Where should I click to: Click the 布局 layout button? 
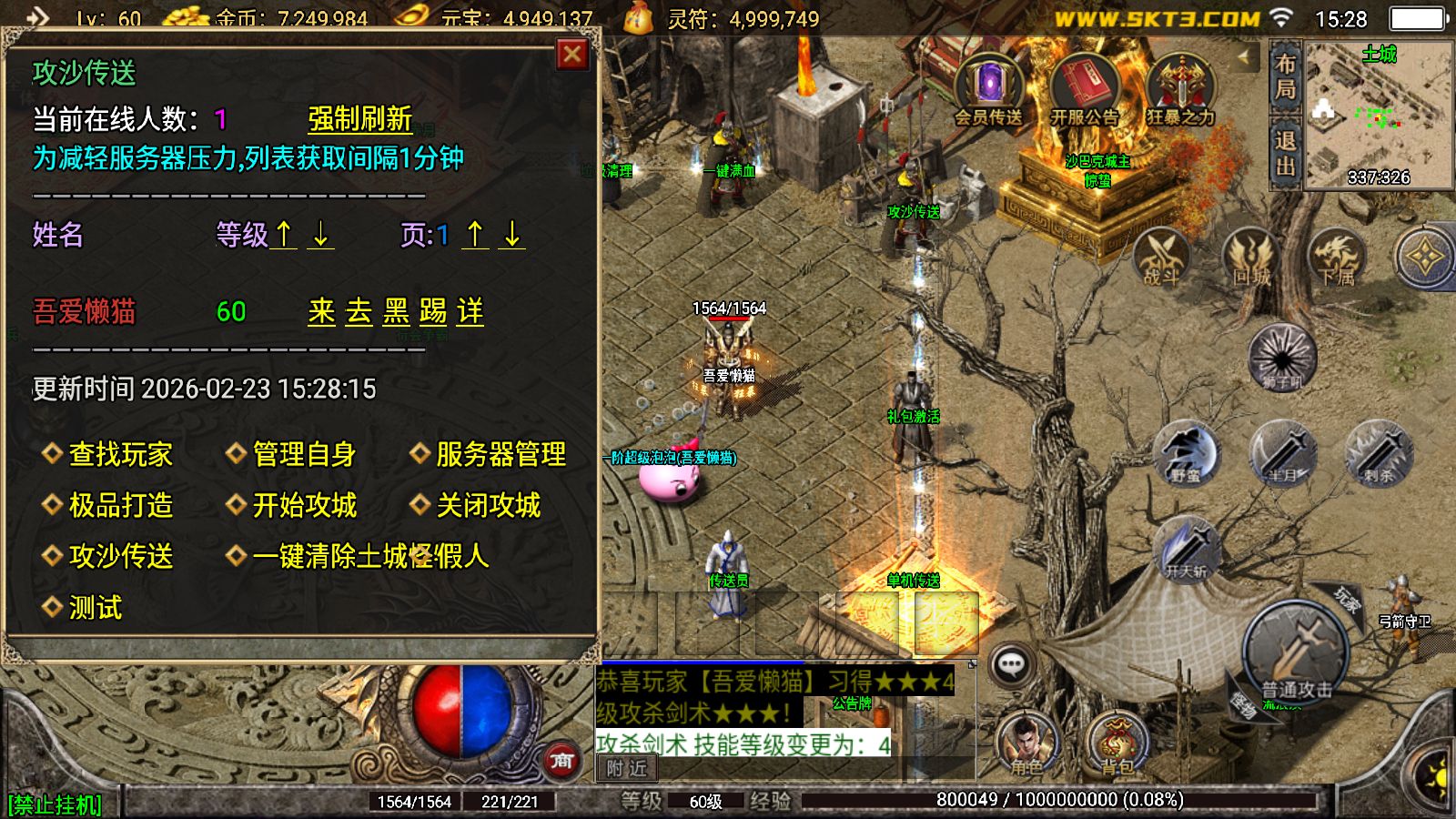click(x=1285, y=76)
